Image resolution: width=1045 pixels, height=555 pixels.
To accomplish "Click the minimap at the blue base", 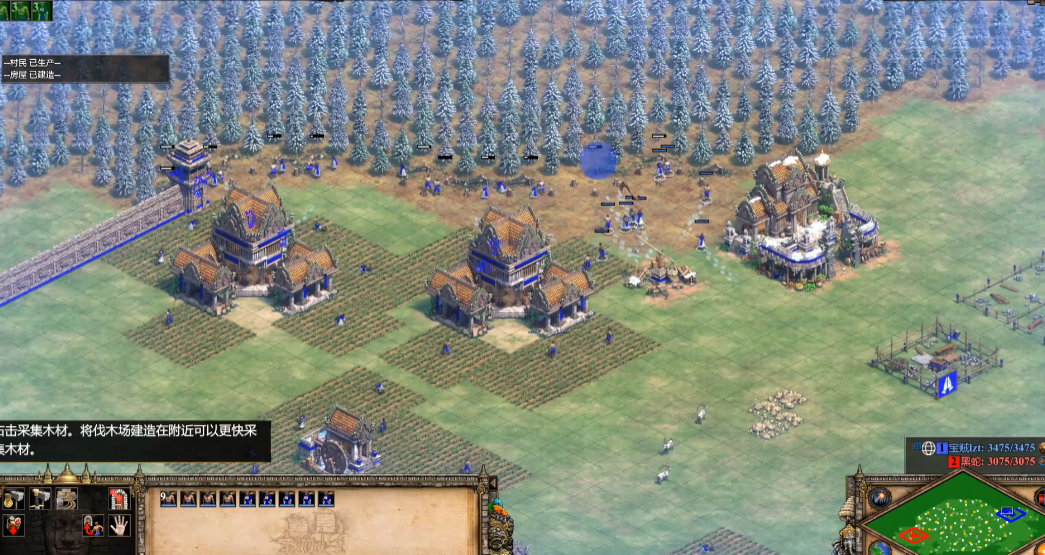I will [1010, 514].
